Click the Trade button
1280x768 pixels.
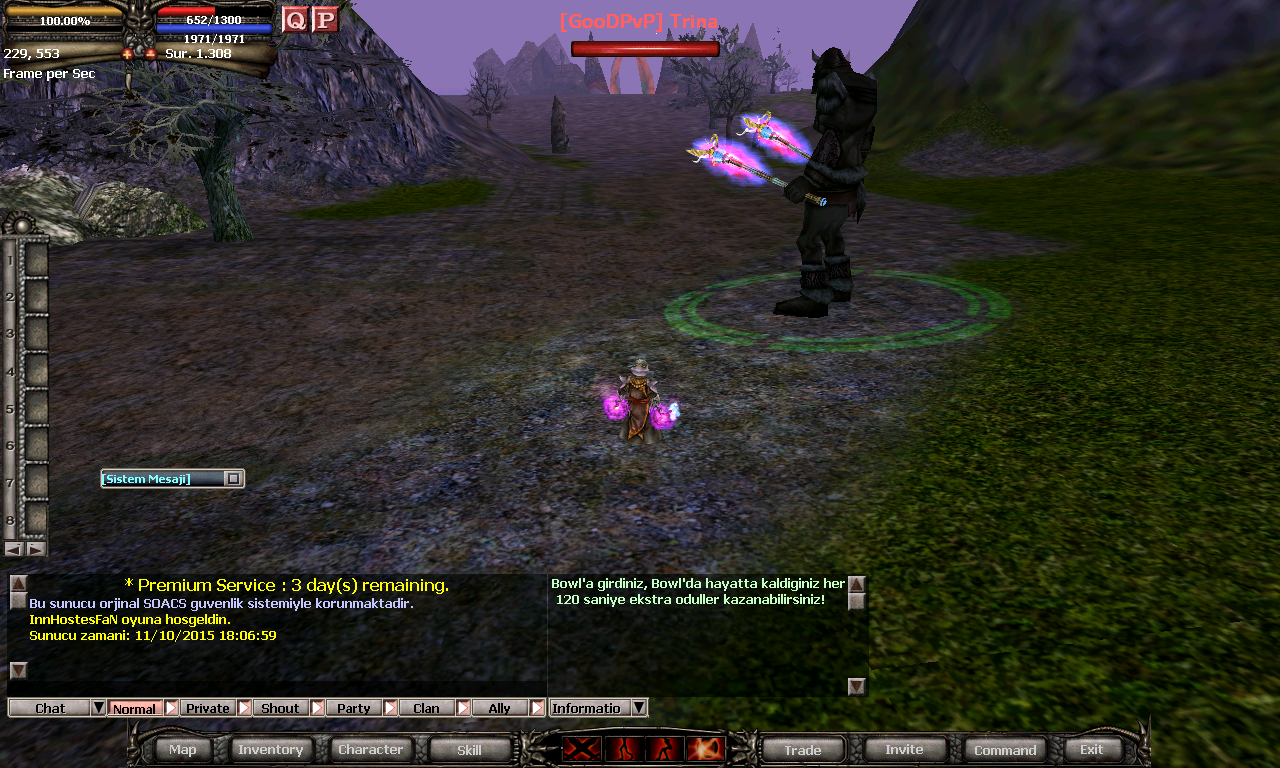(802, 749)
